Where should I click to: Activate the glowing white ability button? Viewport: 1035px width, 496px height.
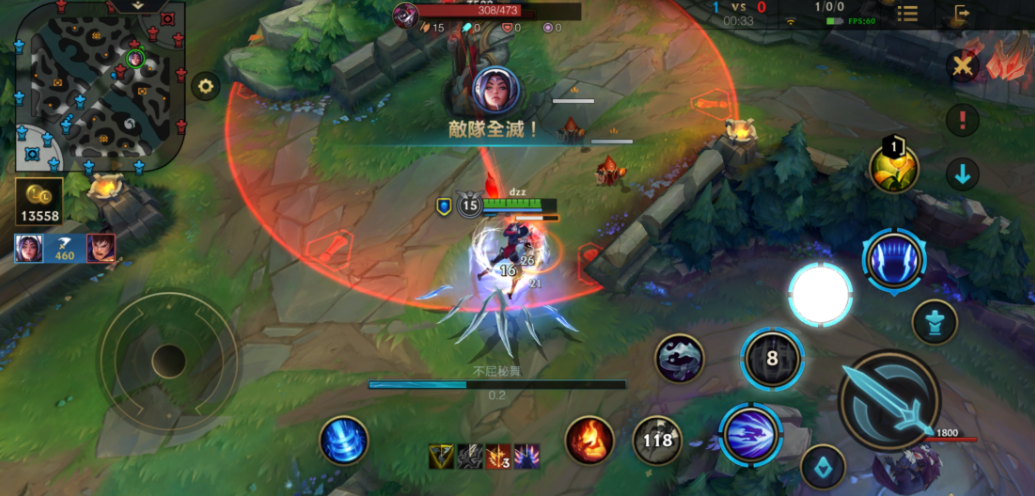820,294
